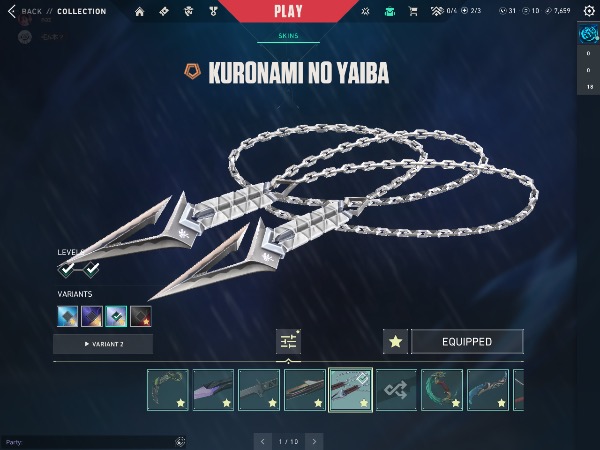Select the purple knife skin thumbnail
This screenshot has width=600, height=450.
pos(213,390)
